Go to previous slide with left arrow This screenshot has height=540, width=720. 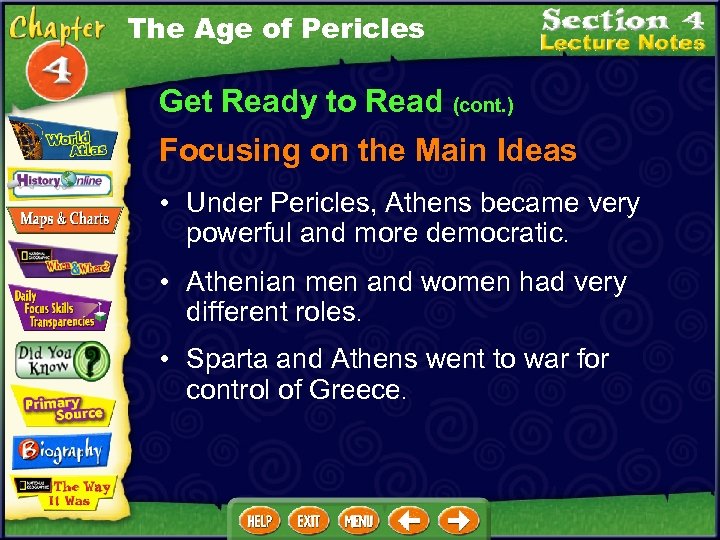point(408,520)
